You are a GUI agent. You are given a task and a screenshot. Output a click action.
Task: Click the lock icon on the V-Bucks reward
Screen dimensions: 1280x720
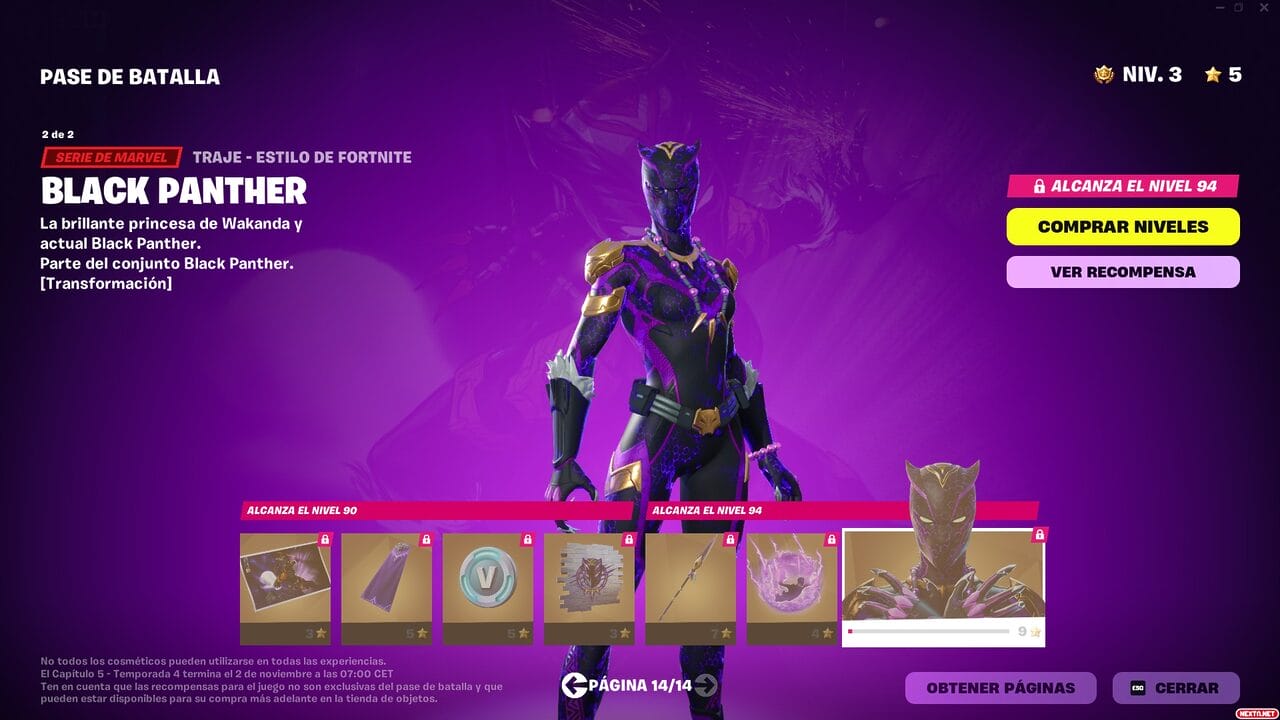click(526, 540)
